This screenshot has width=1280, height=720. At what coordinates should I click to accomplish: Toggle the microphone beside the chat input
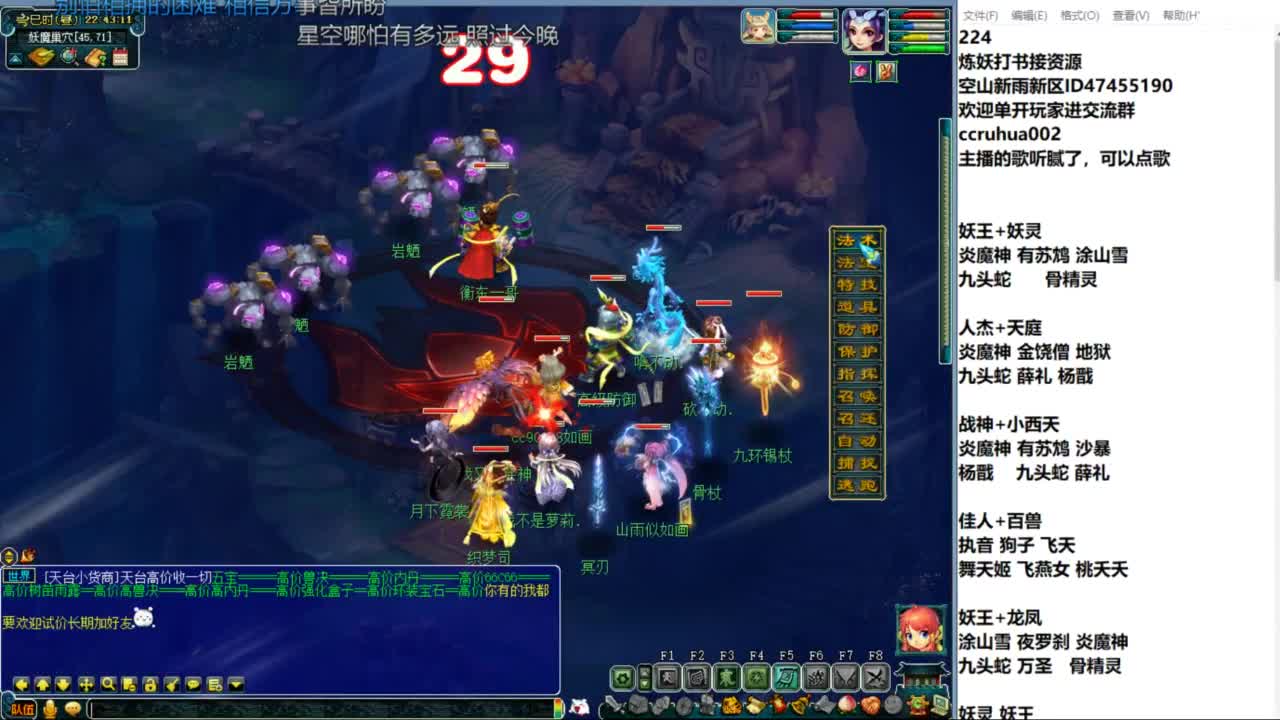point(50,708)
